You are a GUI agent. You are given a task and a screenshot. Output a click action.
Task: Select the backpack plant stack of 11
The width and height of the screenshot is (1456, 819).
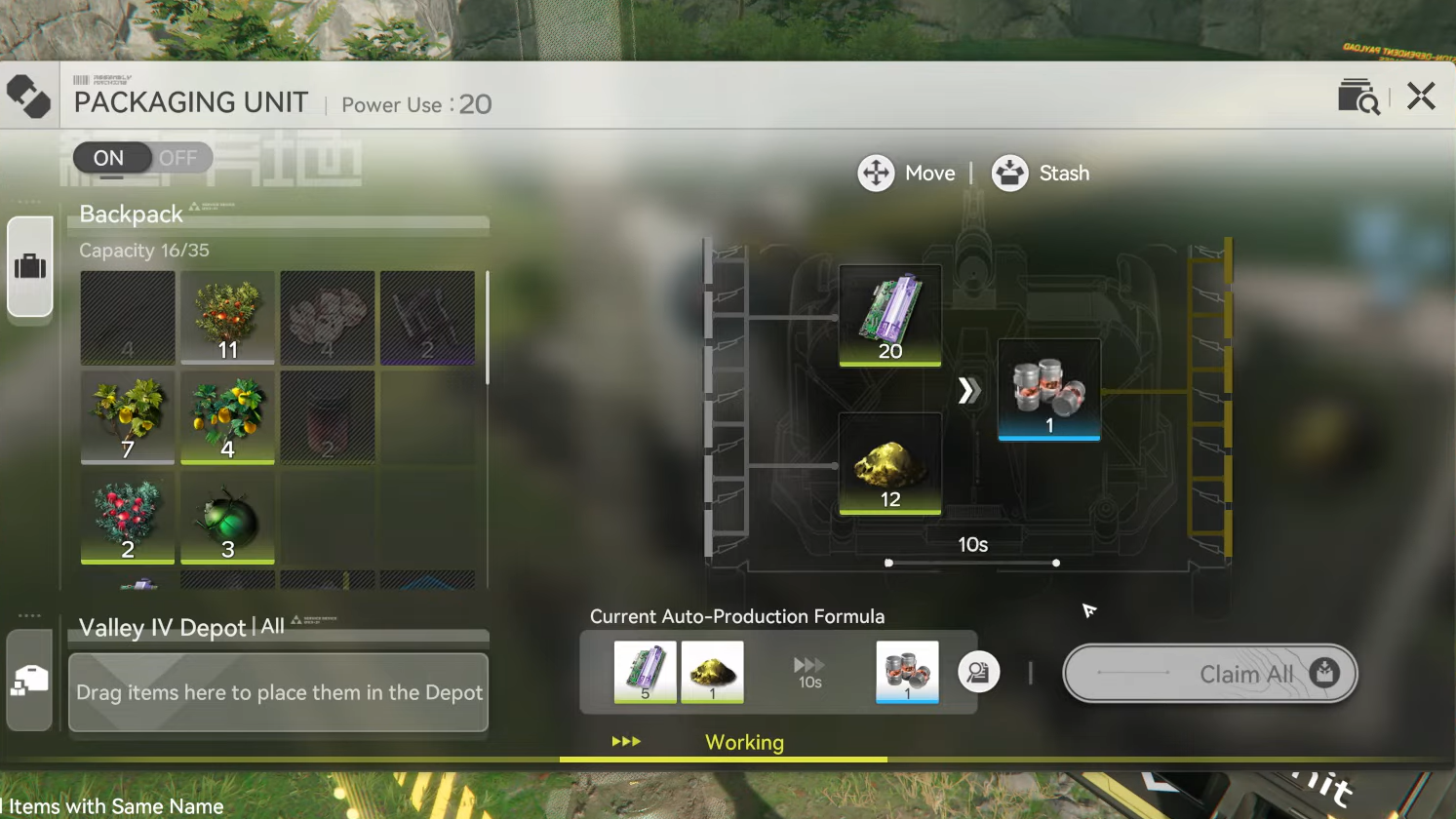(227, 318)
